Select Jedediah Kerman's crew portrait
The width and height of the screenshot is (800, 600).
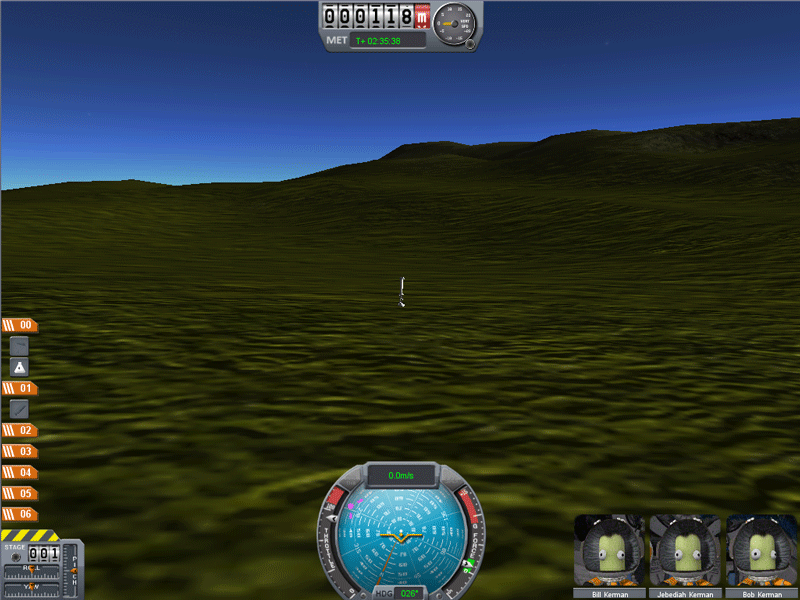click(686, 551)
